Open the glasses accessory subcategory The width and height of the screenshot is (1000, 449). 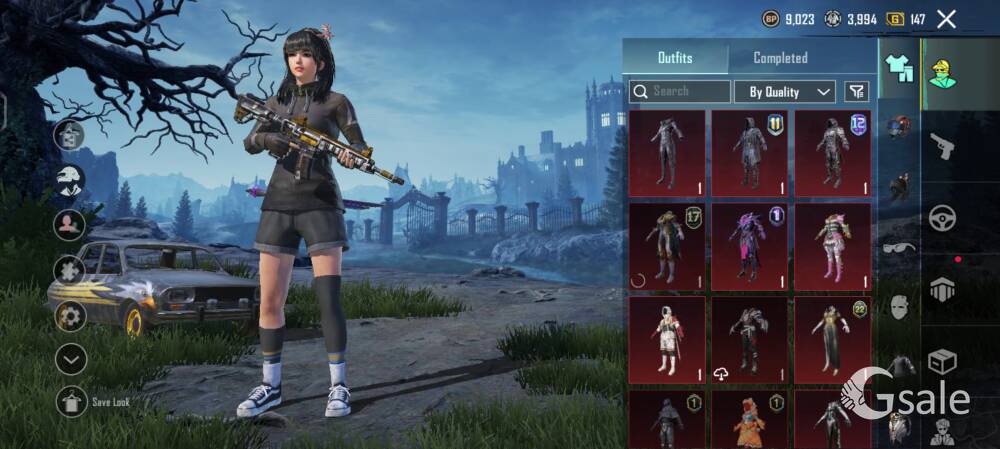[x=899, y=247]
